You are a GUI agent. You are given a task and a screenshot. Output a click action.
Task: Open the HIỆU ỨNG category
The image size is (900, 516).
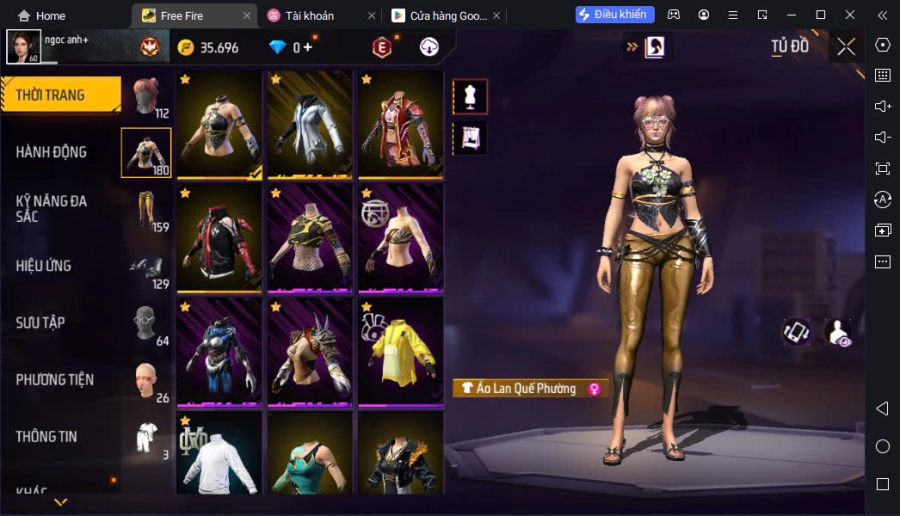coord(44,266)
